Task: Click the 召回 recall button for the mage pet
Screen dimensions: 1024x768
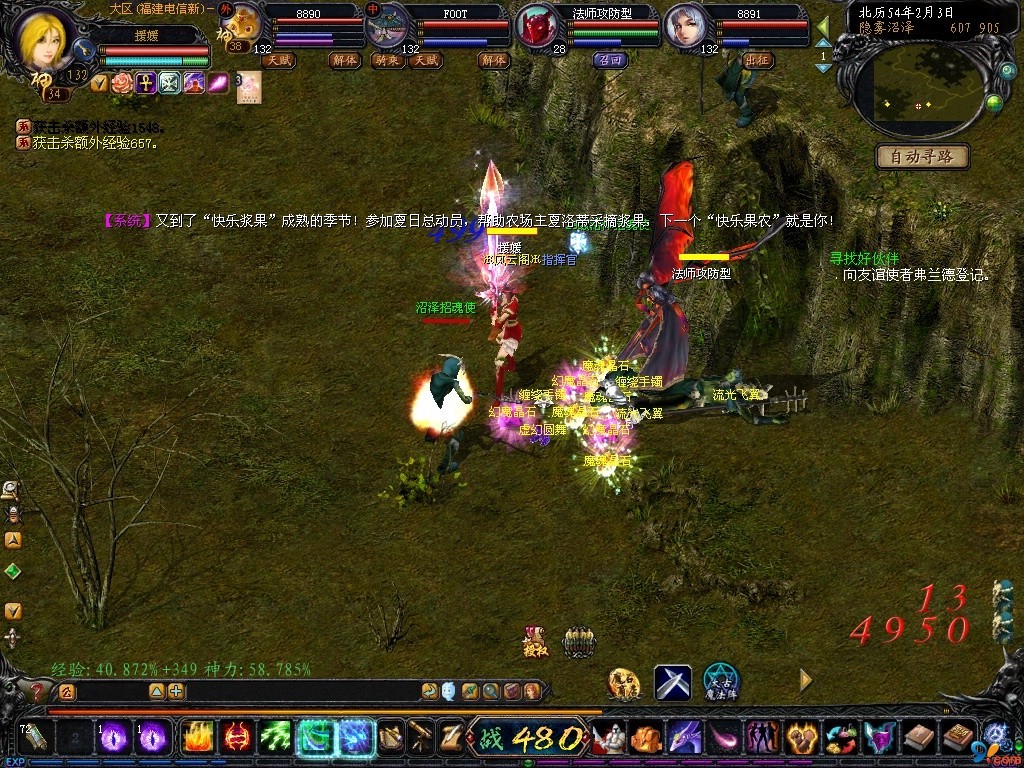Action: (x=609, y=60)
